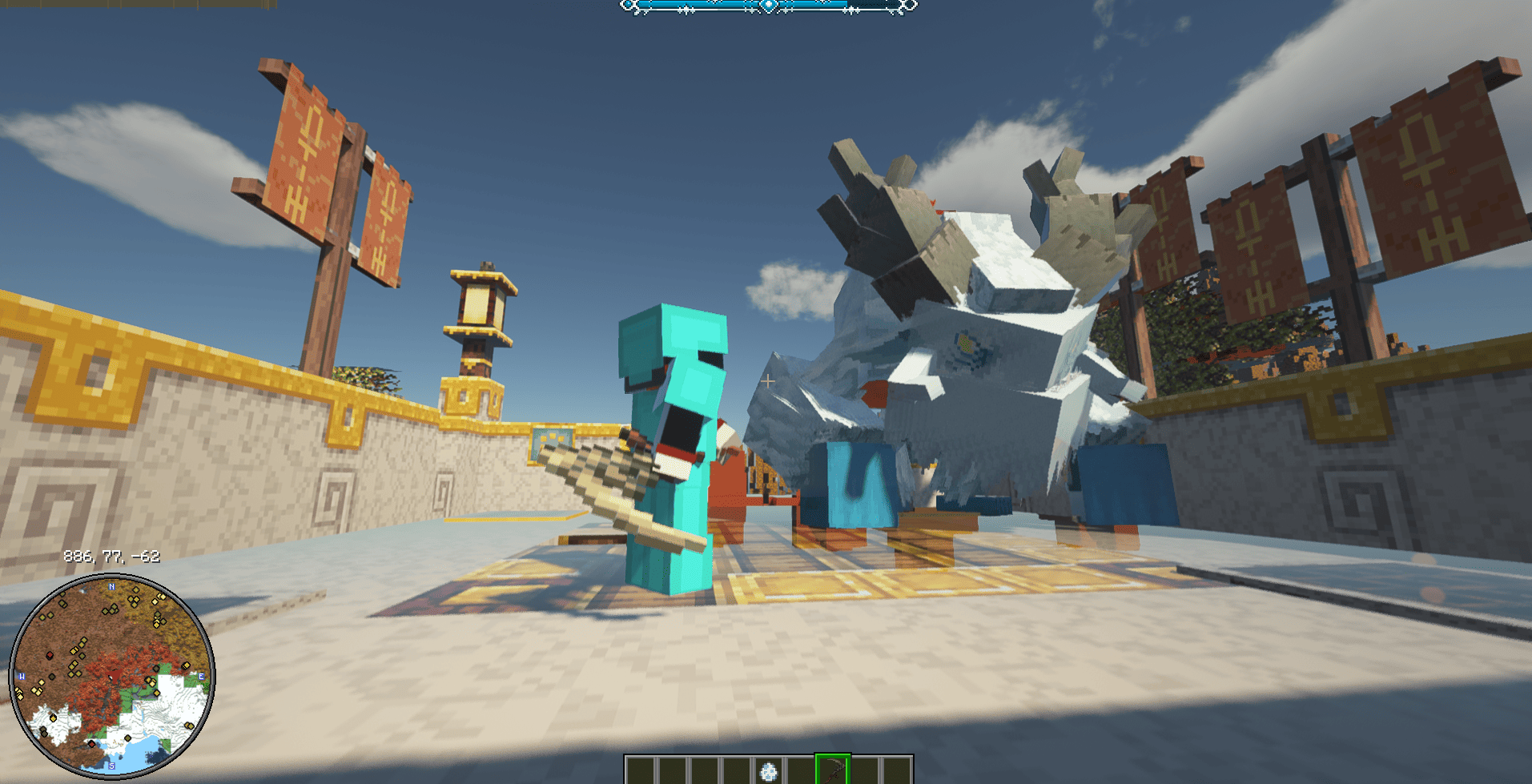Click the player arrow at minimap center
The height and width of the screenshot is (784, 1532).
pos(114,676)
